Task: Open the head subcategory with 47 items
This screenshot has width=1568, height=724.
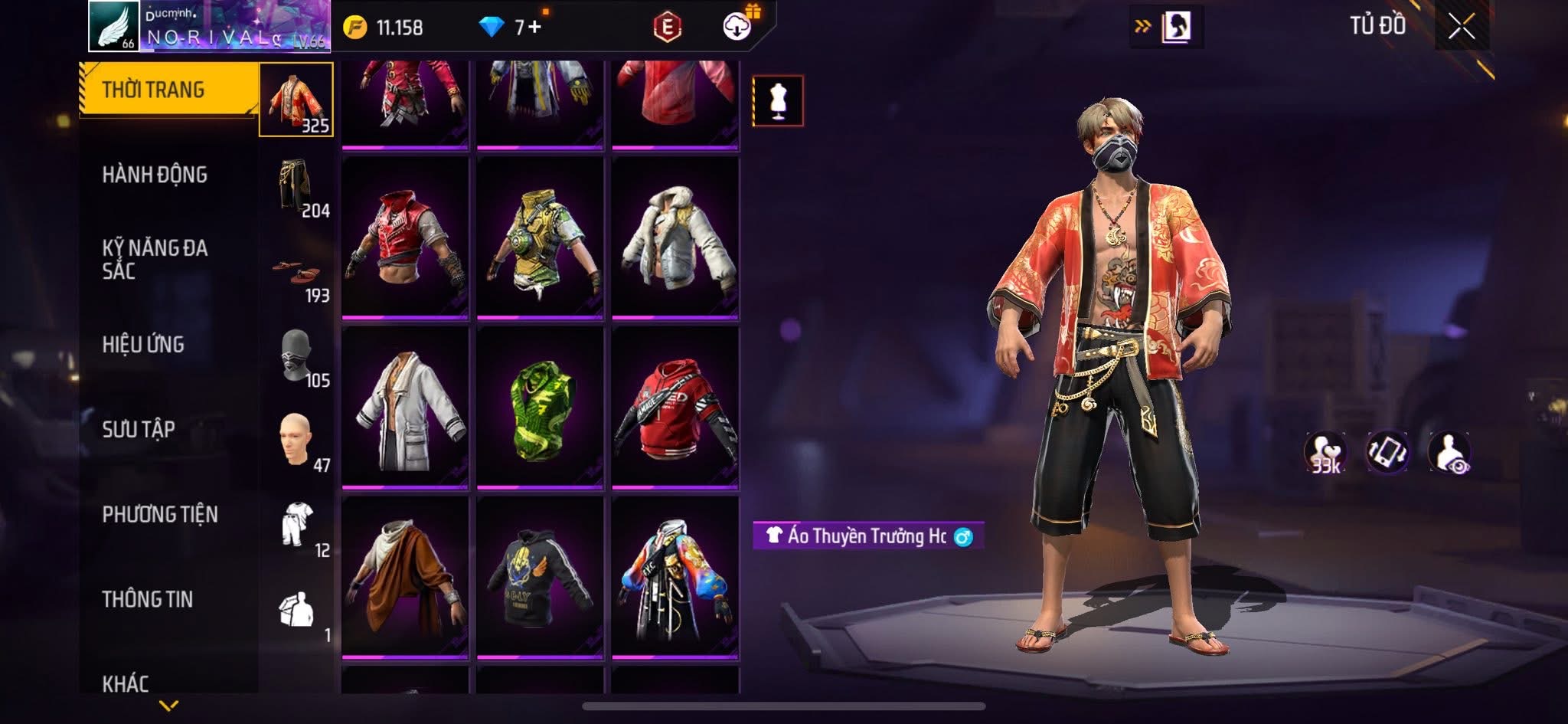Action: [296, 441]
